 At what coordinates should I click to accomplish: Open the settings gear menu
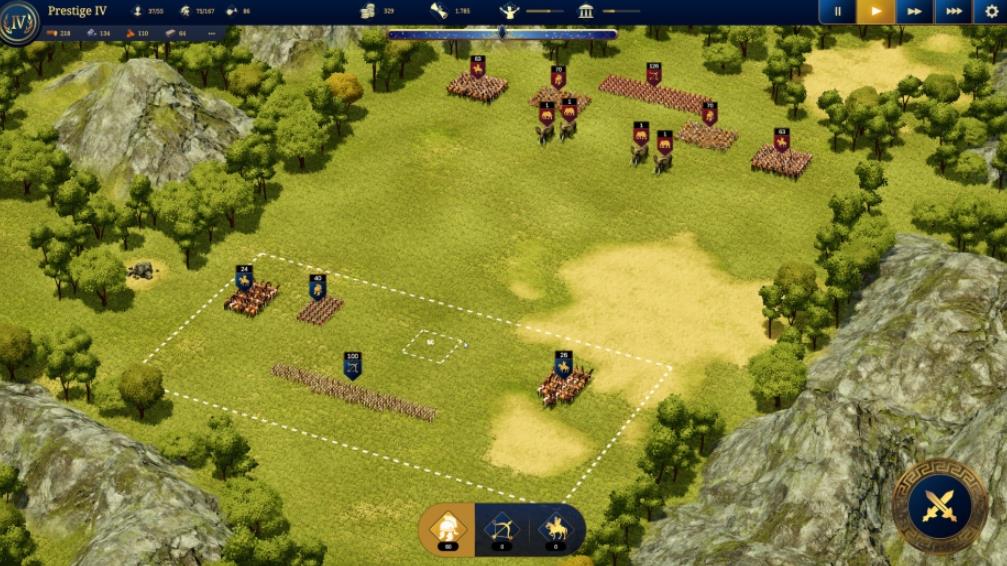[991, 12]
